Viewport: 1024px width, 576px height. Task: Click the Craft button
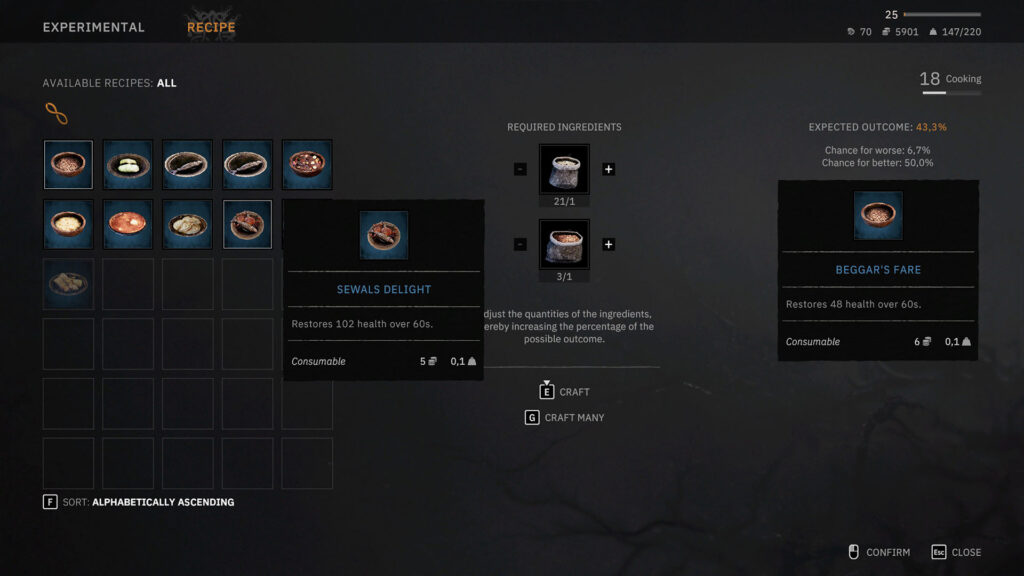(x=565, y=392)
